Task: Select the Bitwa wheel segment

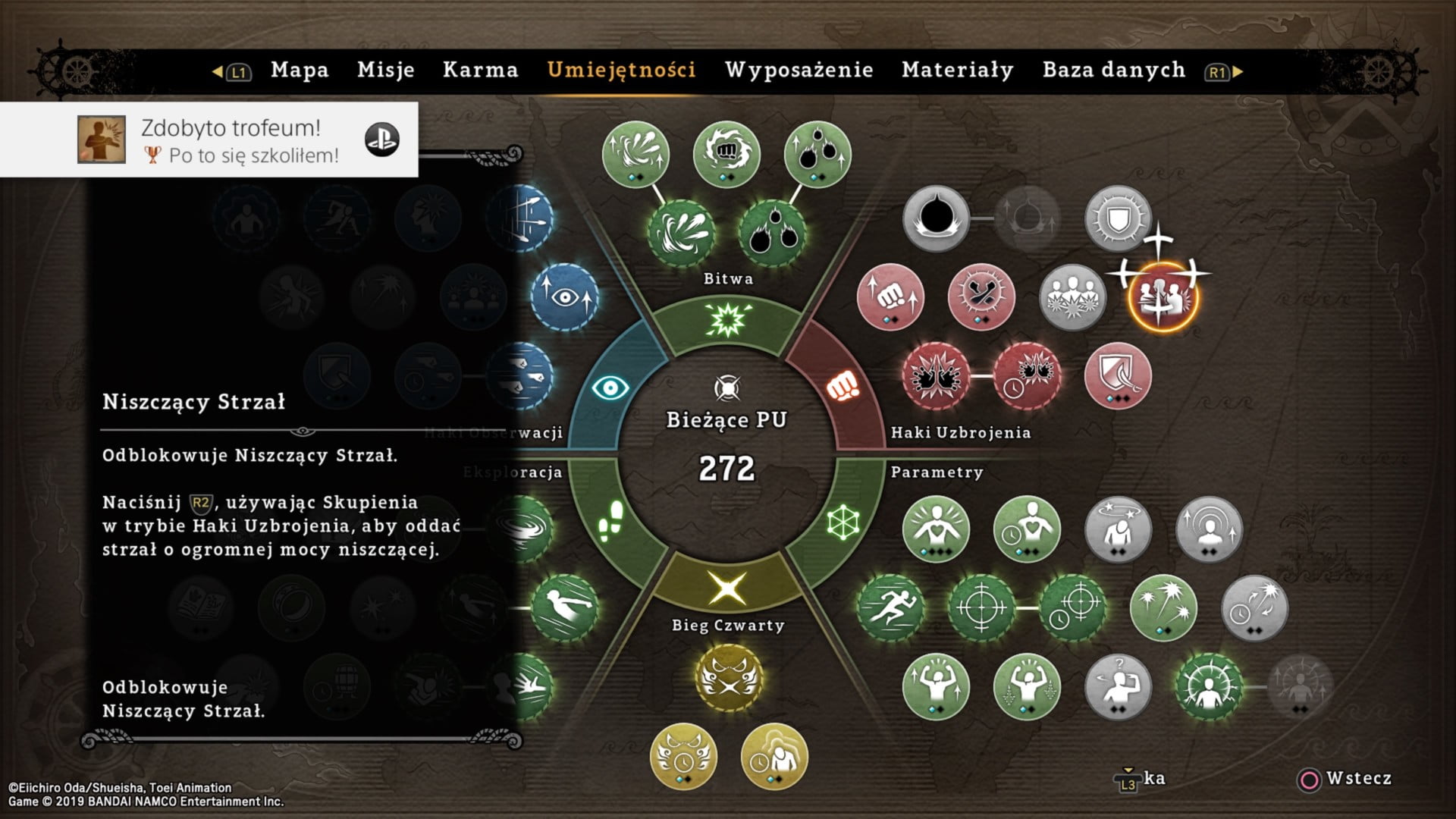Action: [727, 320]
